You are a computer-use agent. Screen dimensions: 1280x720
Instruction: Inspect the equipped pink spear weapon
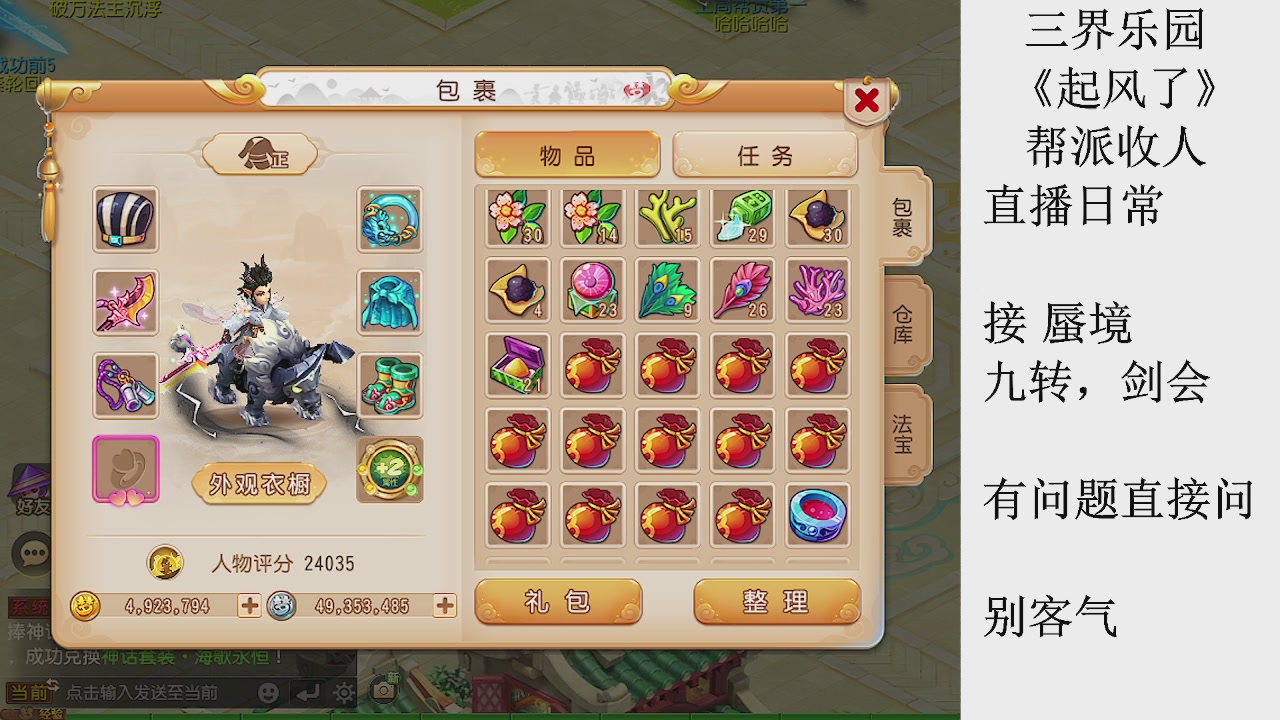pos(124,303)
